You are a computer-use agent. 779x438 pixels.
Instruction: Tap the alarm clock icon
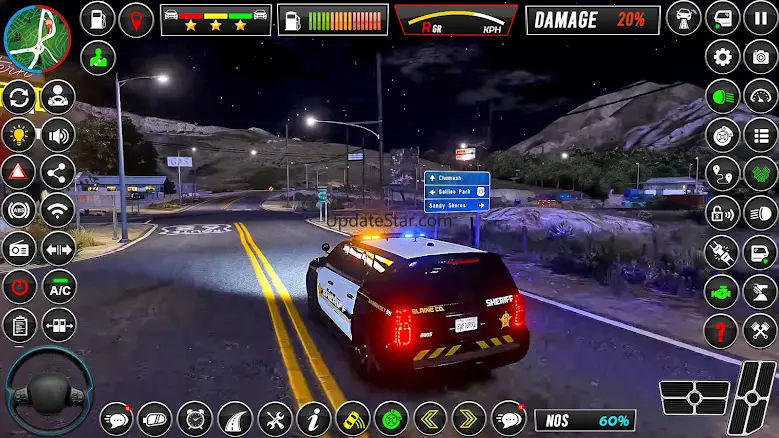(x=195, y=418)
